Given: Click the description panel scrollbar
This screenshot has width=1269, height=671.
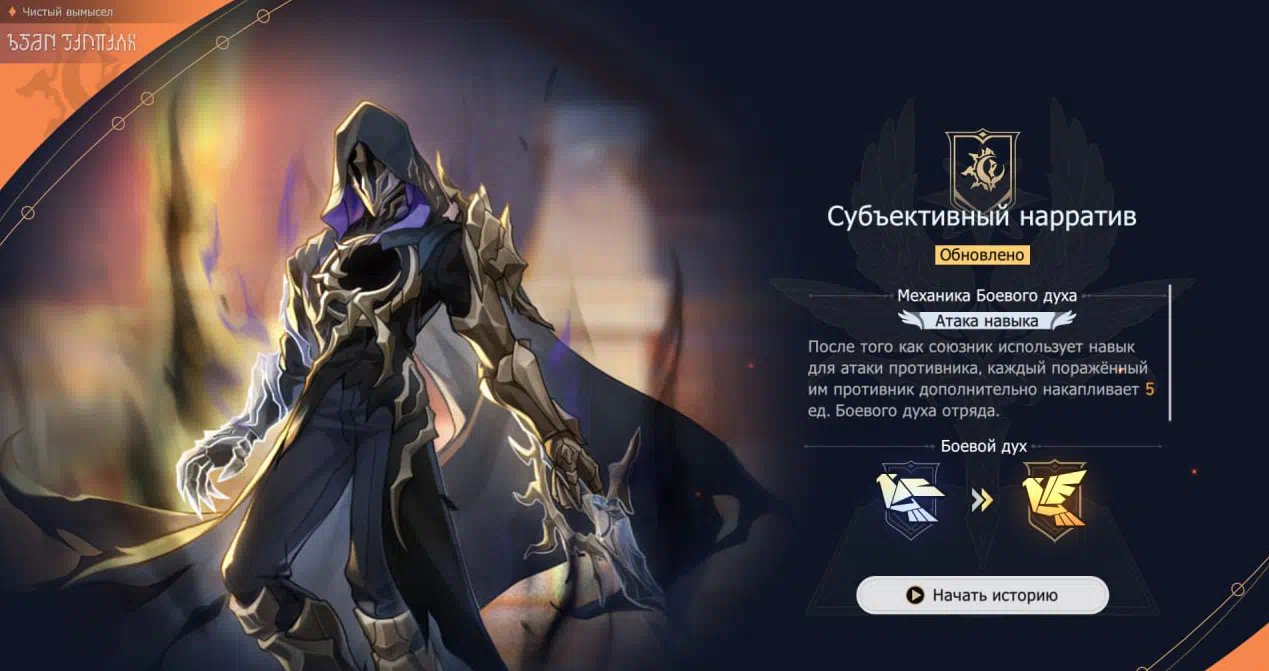Looking at the screenshot, I should [1169, 352].
